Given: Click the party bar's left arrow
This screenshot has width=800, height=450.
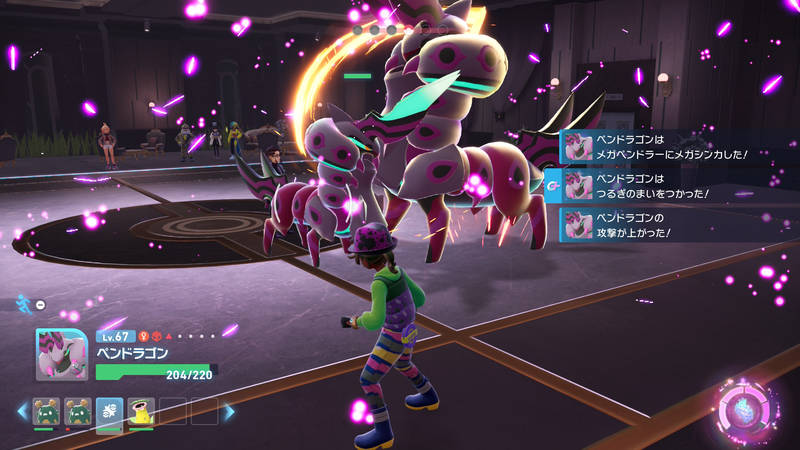Looking at the screenshot, I should (x=22, y=411).
